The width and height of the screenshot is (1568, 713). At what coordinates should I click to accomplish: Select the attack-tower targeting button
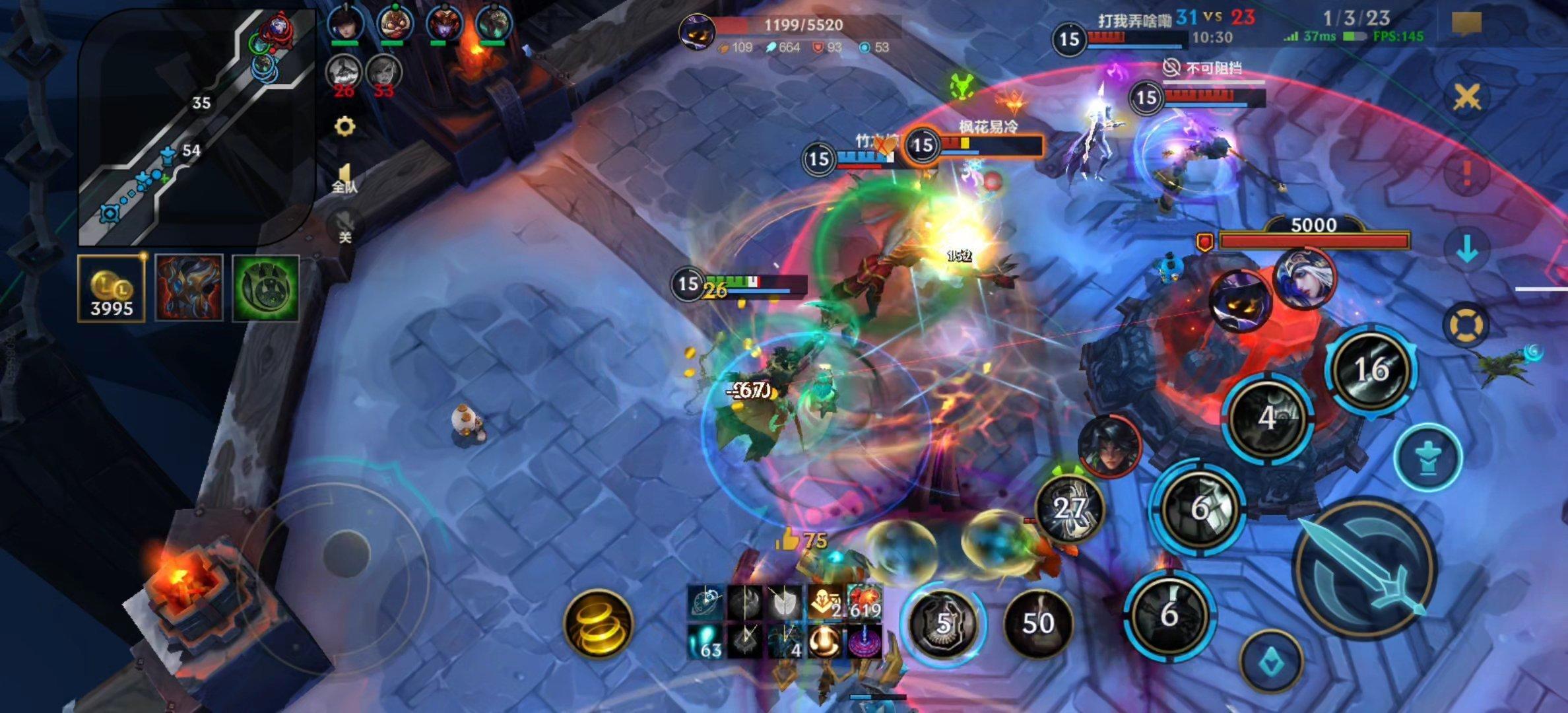pyautogui.click(x=1428, y=457)
